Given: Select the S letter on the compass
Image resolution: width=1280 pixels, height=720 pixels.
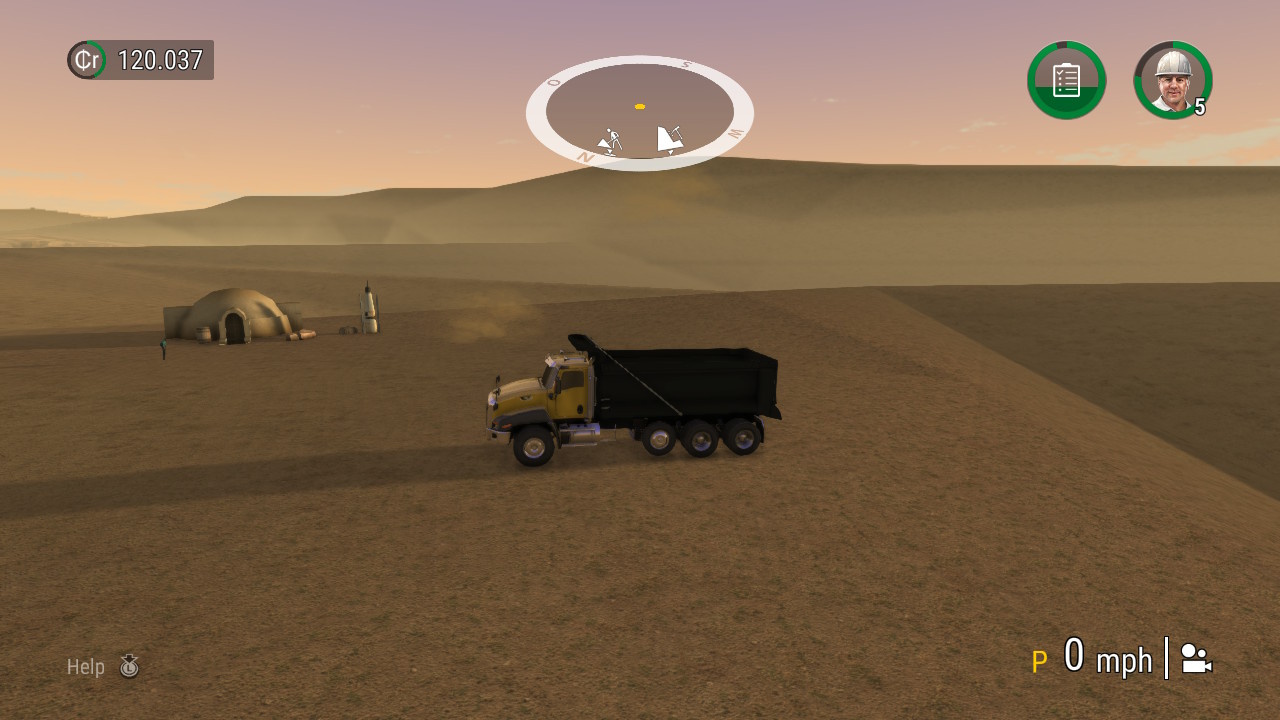Looking at the screenshot, I should (x=685, y=64).
